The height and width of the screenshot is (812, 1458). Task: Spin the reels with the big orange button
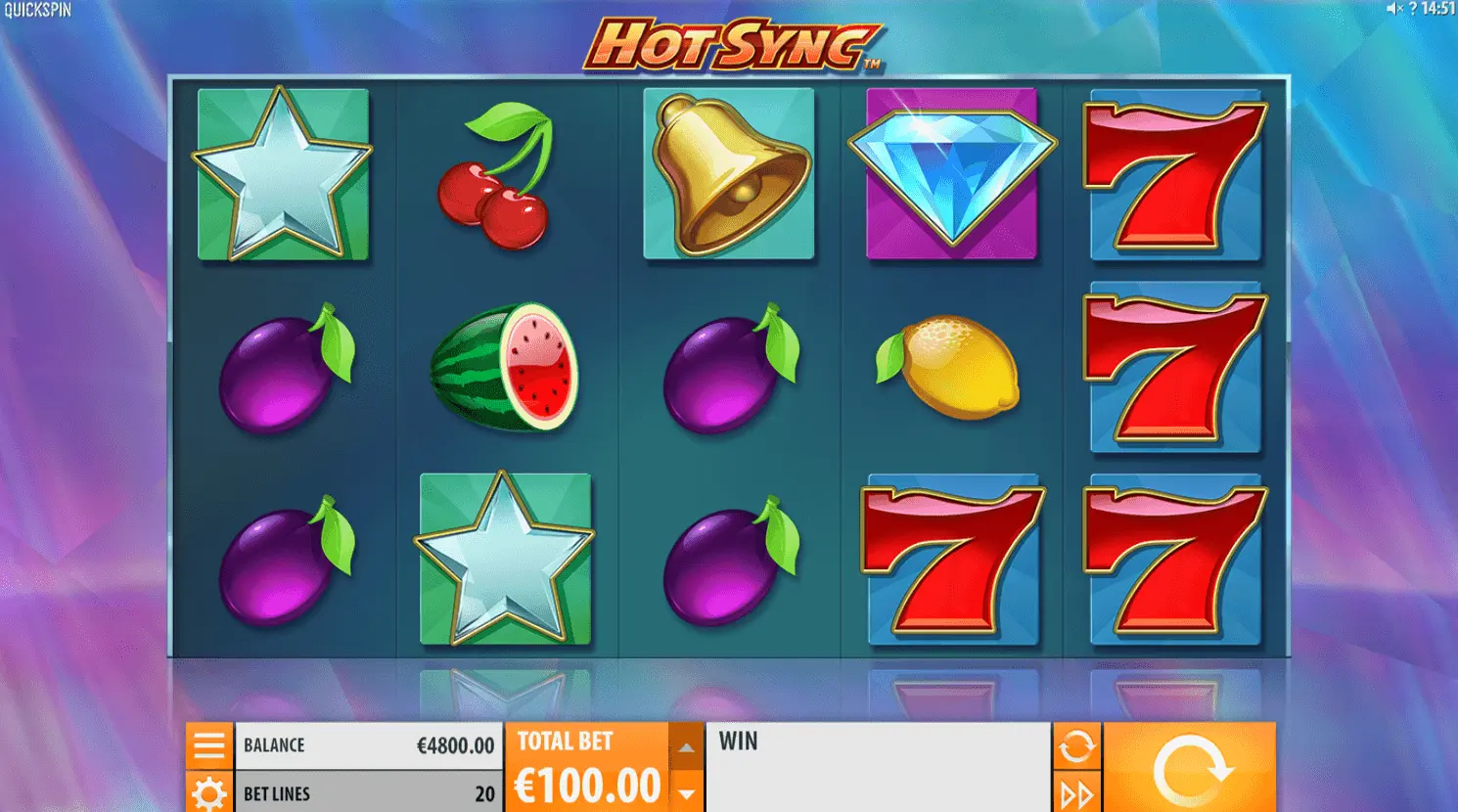(1190, 768)
